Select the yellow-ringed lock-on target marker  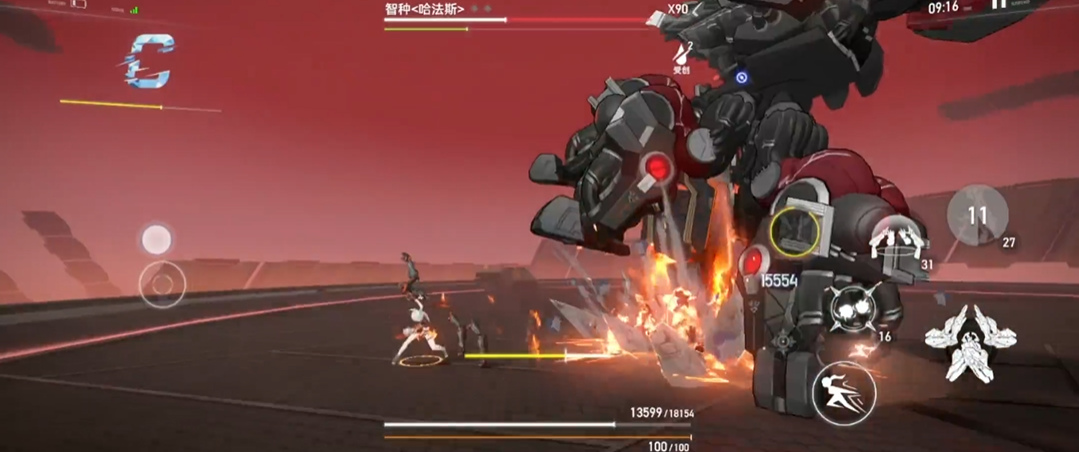point(795,231)
